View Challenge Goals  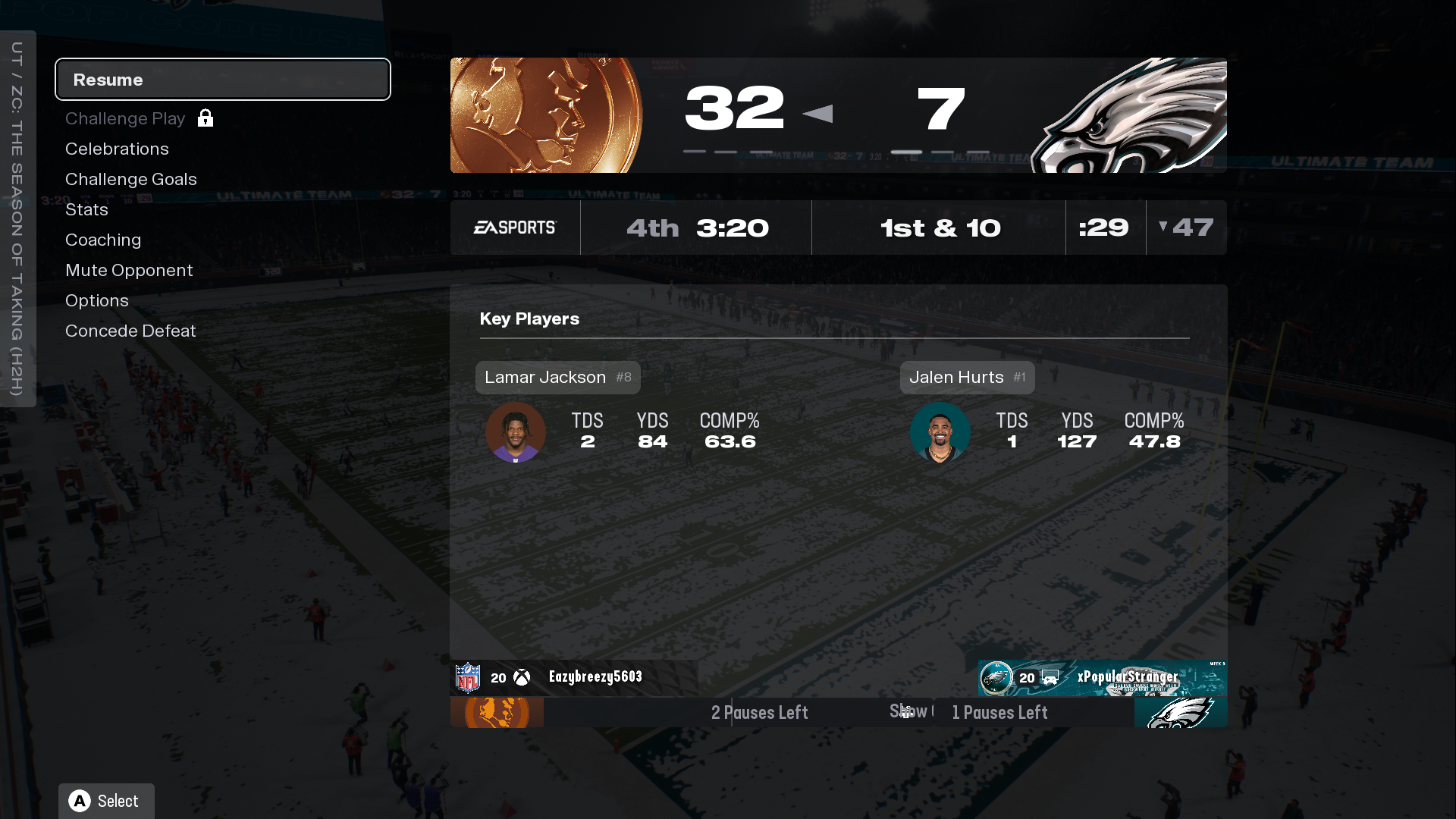tap(130, 180)
